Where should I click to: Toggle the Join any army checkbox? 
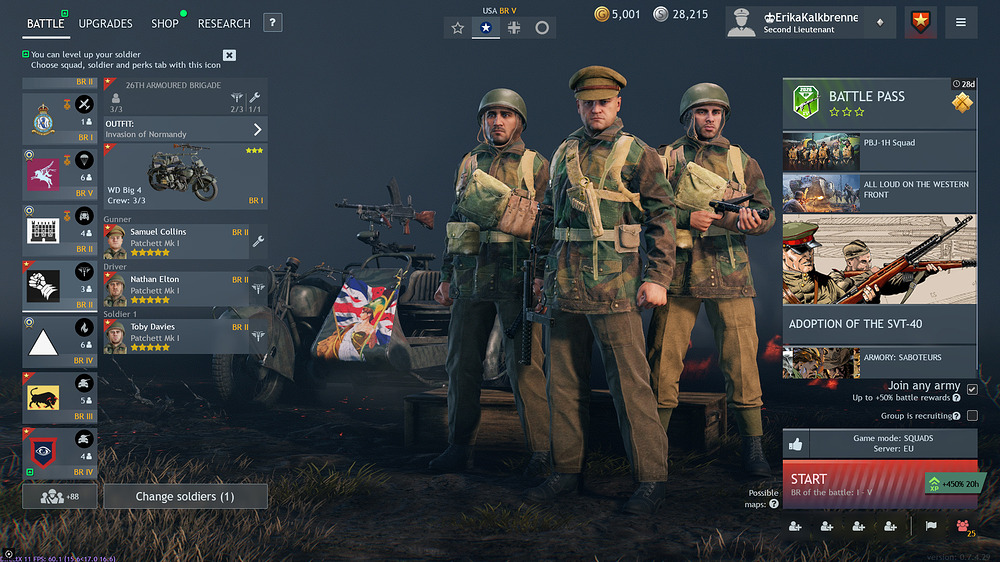972,390
